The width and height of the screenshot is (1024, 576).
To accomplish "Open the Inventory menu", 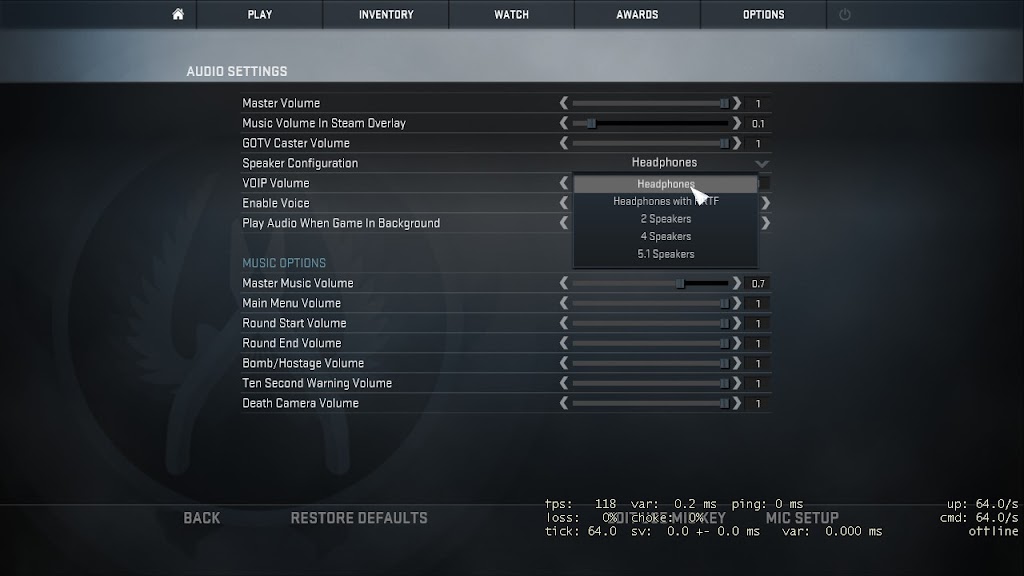I will 386,14.
